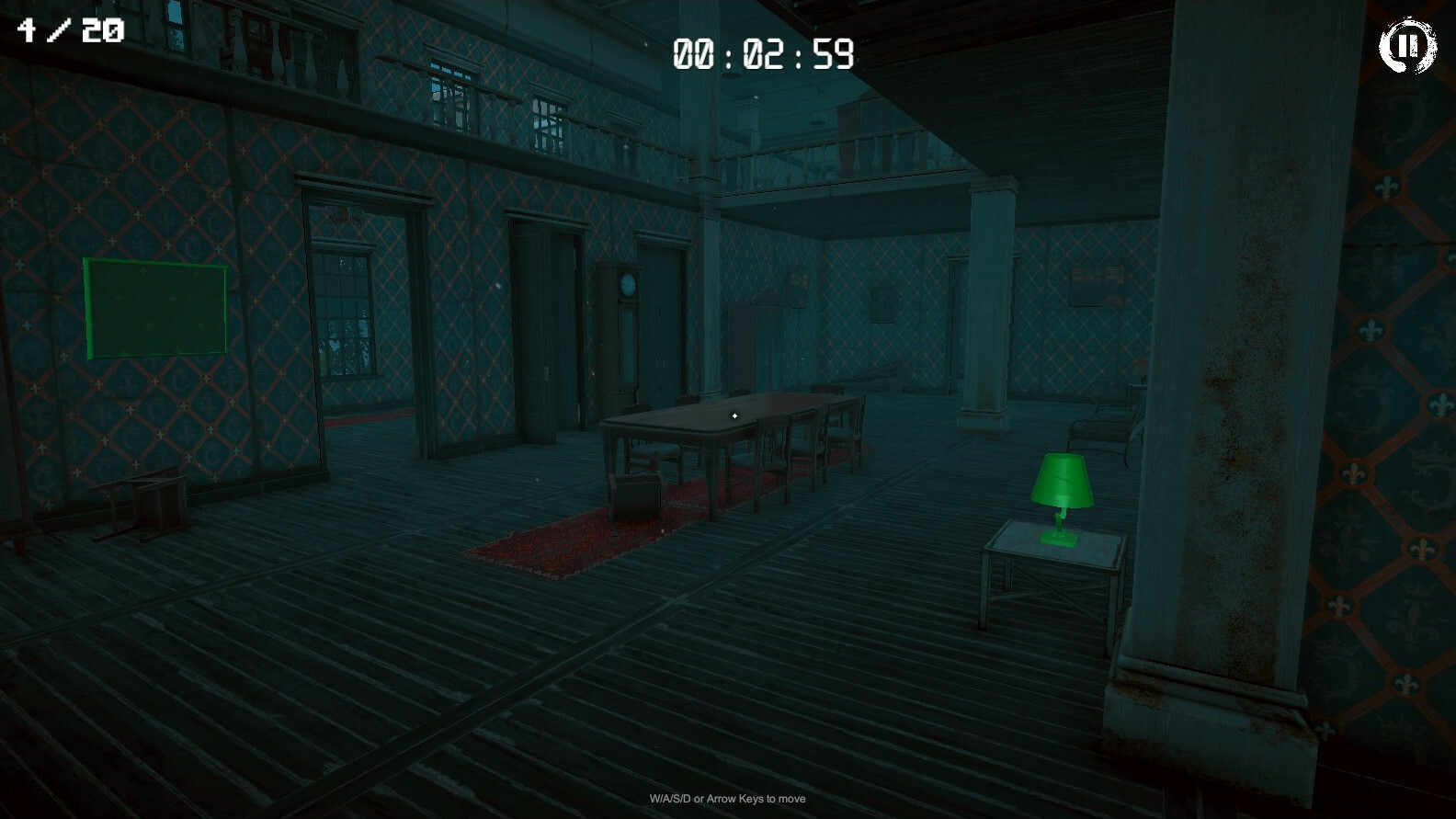Click the crosshair cursor center screen

coord(734,415)
